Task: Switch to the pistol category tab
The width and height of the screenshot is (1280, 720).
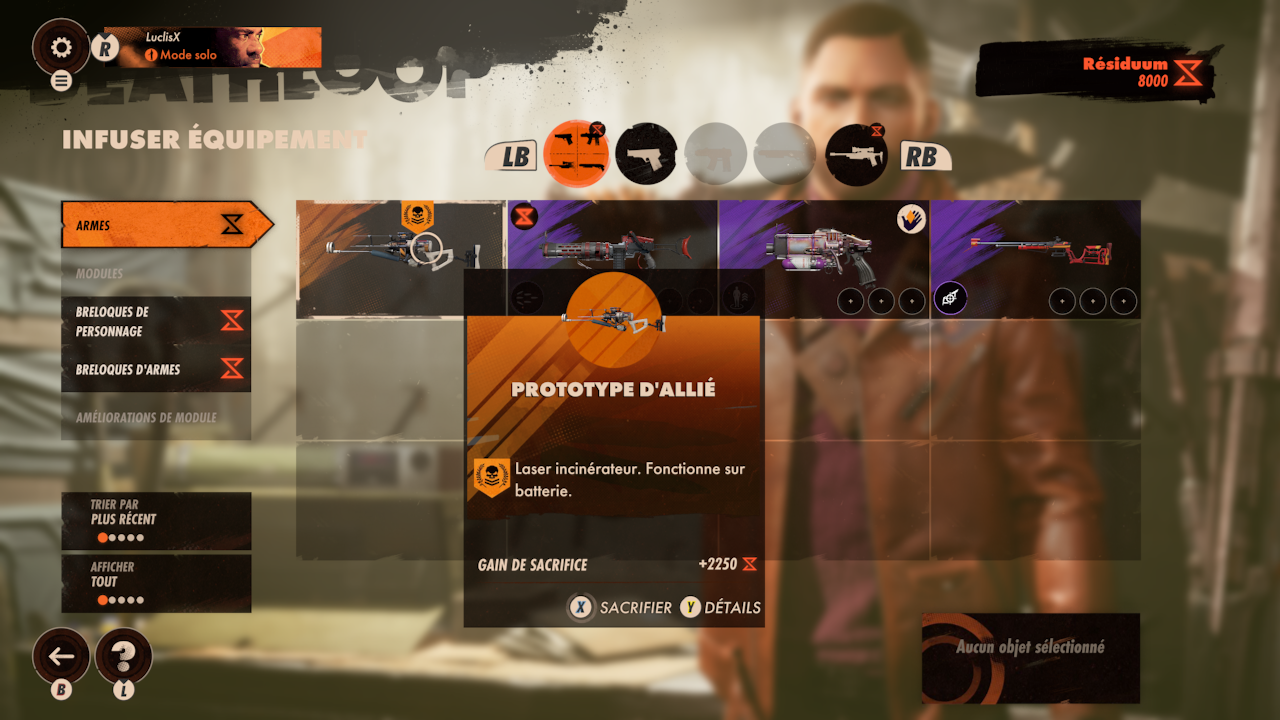Action: [645, 154]
